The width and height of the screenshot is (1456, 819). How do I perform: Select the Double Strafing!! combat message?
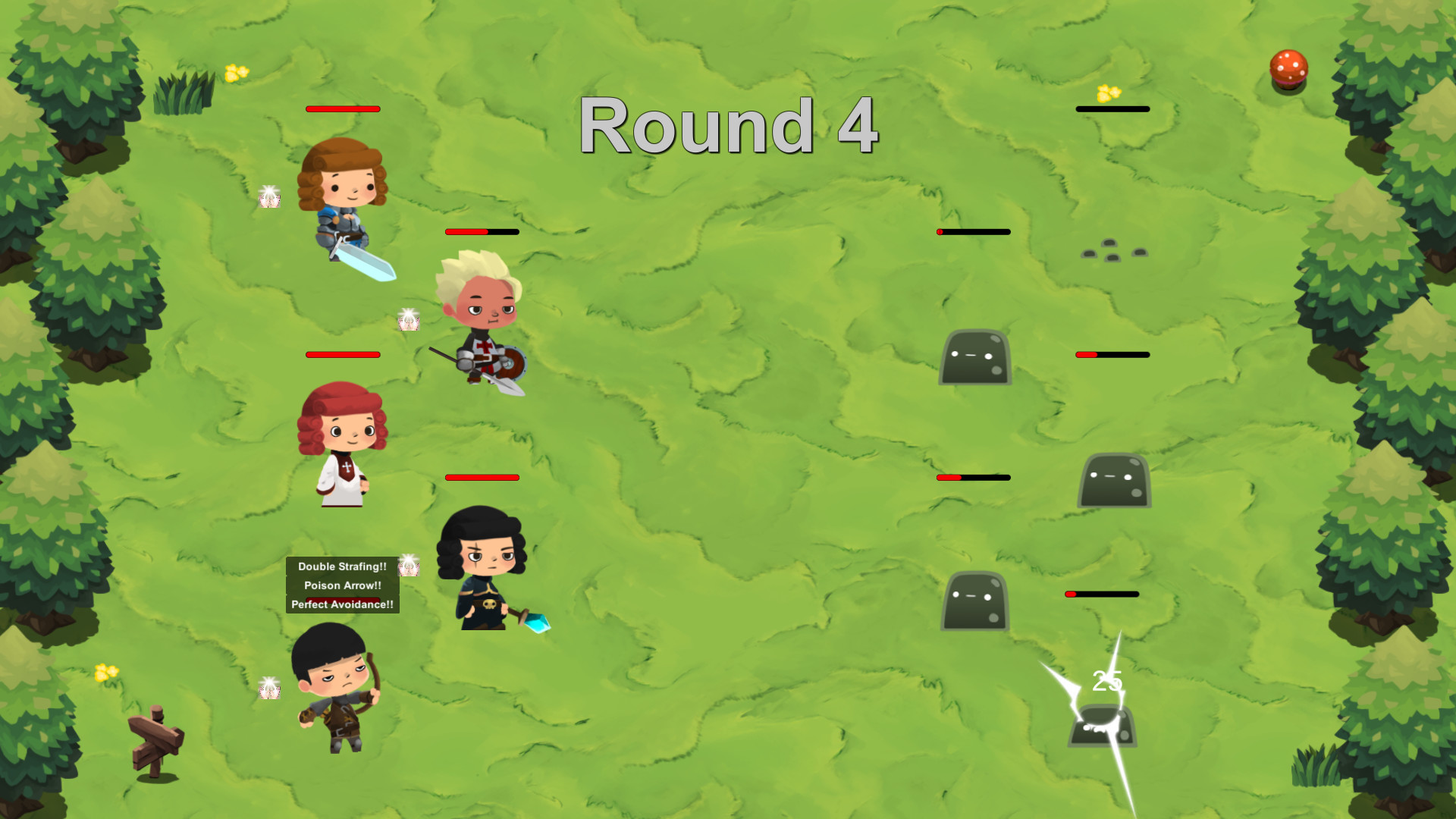click(342, 566)
